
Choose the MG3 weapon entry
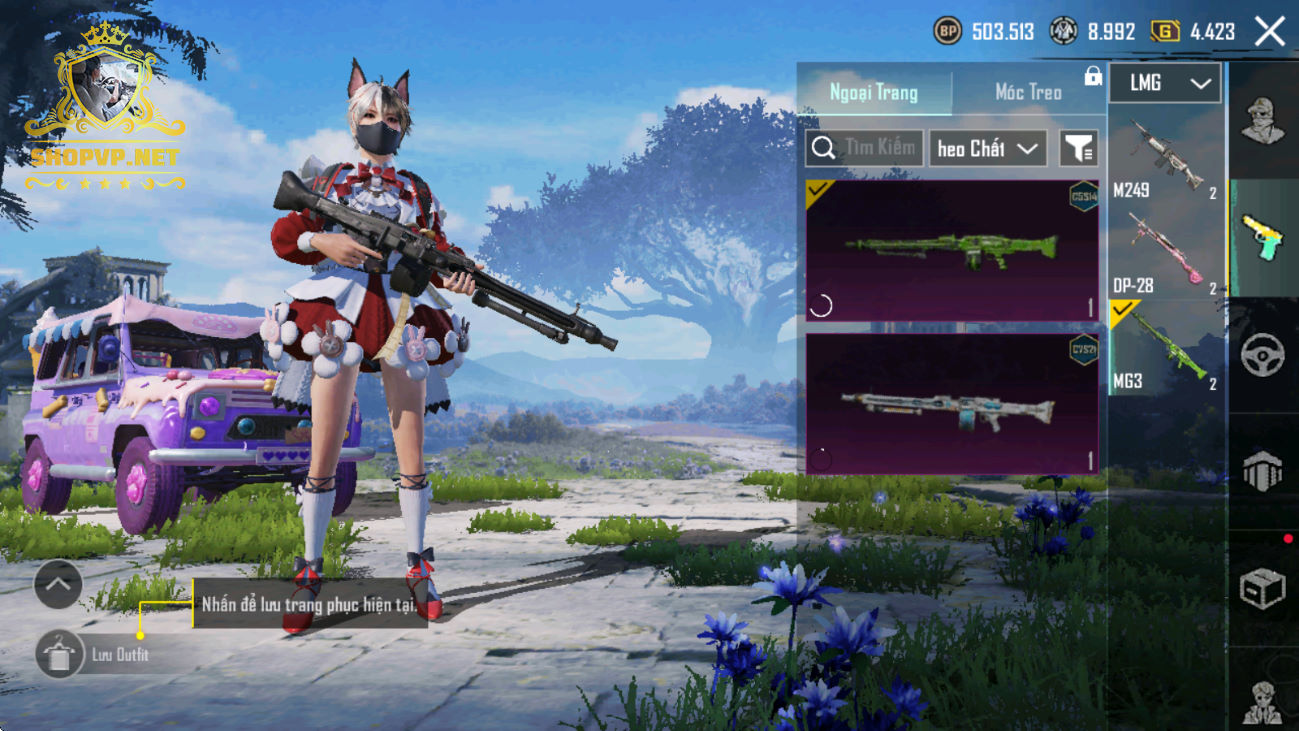[x=1167, y=348]
